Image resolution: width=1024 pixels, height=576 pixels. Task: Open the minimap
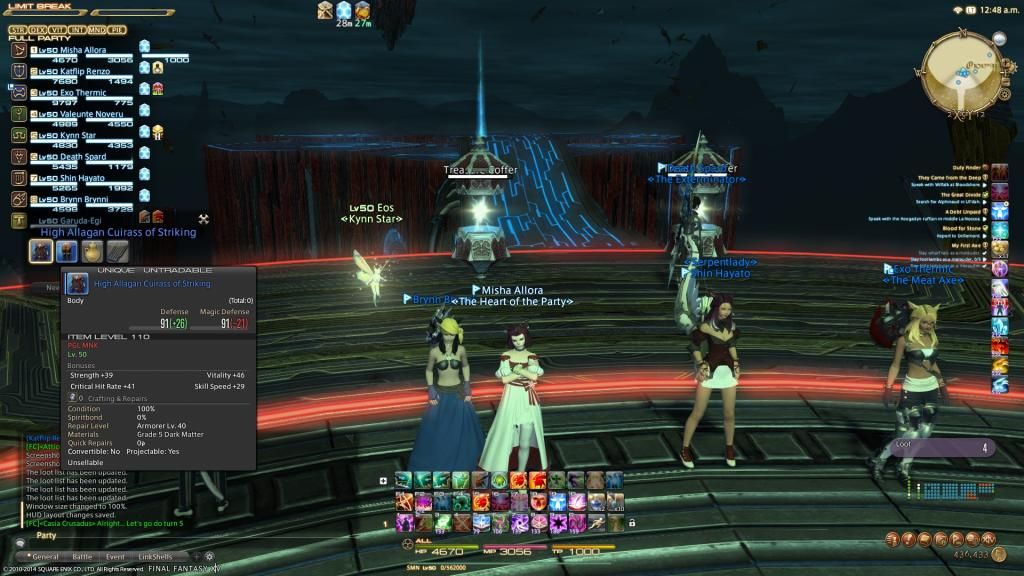[962, 71]
